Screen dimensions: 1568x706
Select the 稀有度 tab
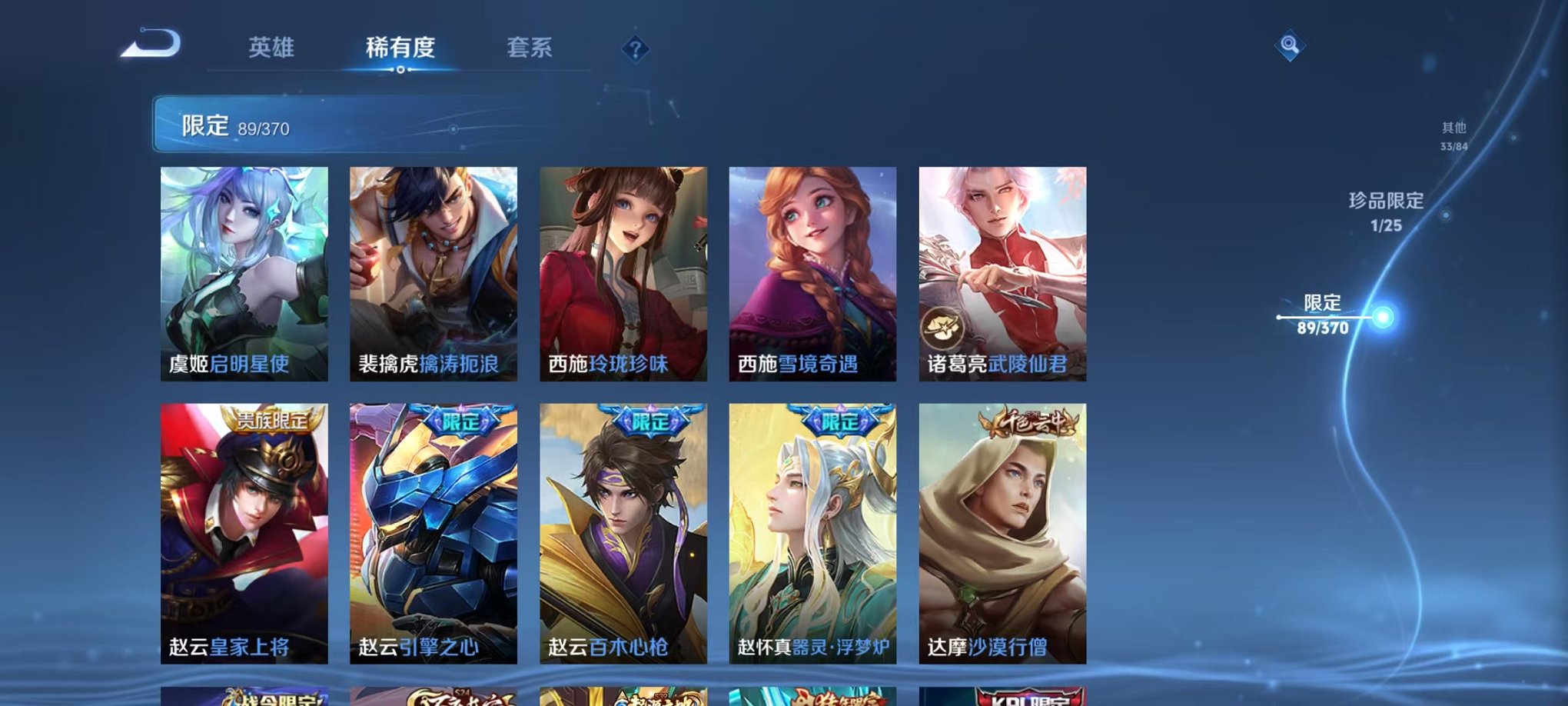399,48
